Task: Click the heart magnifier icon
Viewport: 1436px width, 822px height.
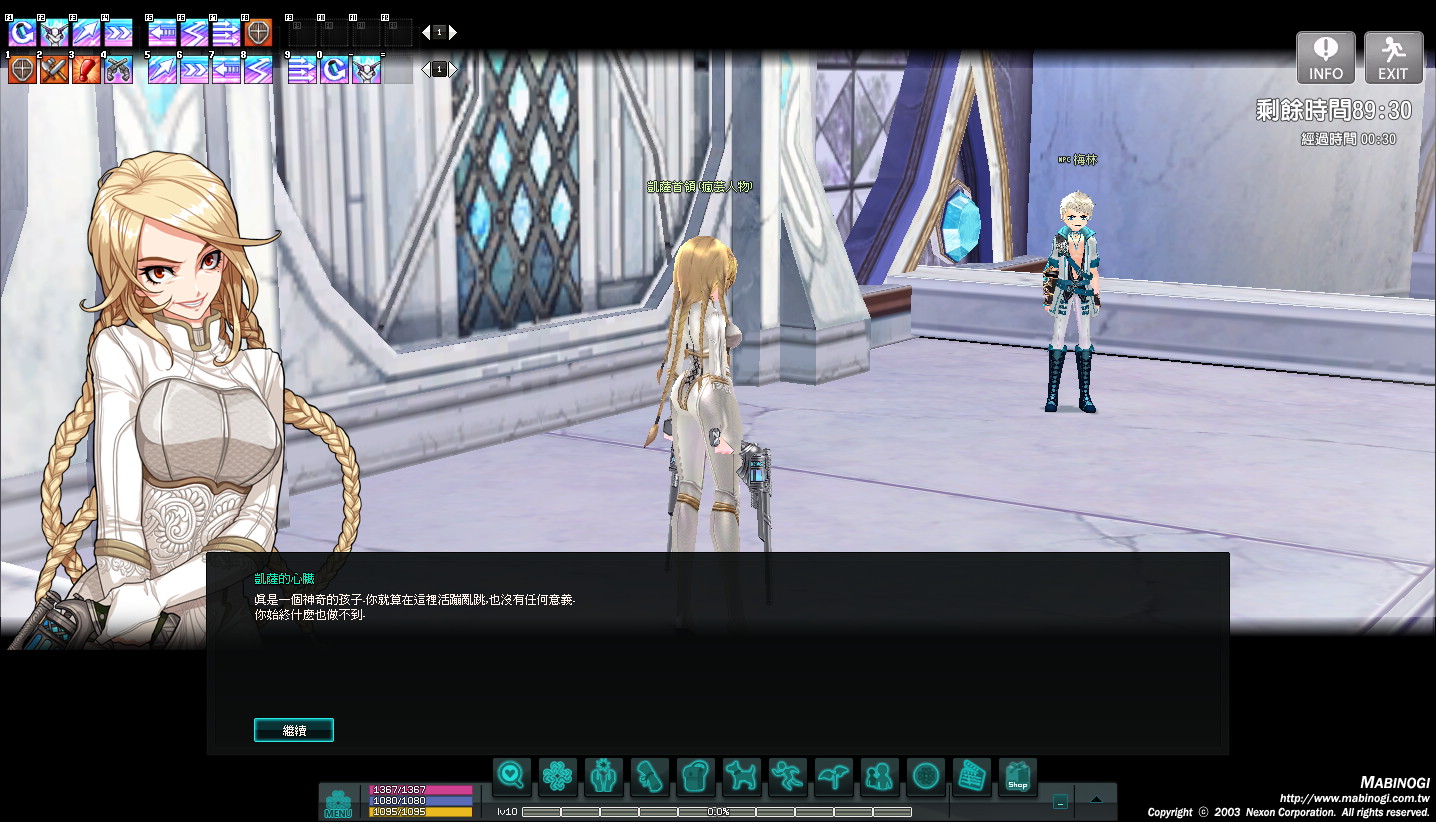Action: (511, 777)
